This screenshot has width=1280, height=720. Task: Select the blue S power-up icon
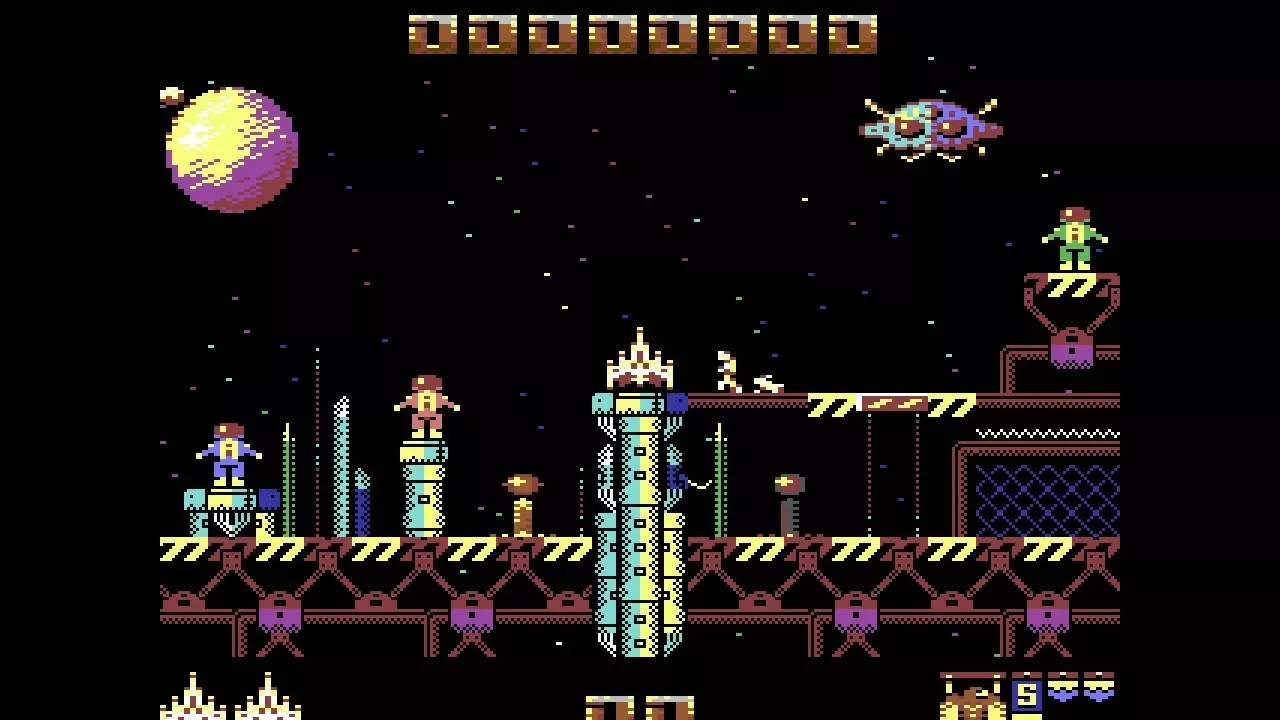click(1026, 695)
